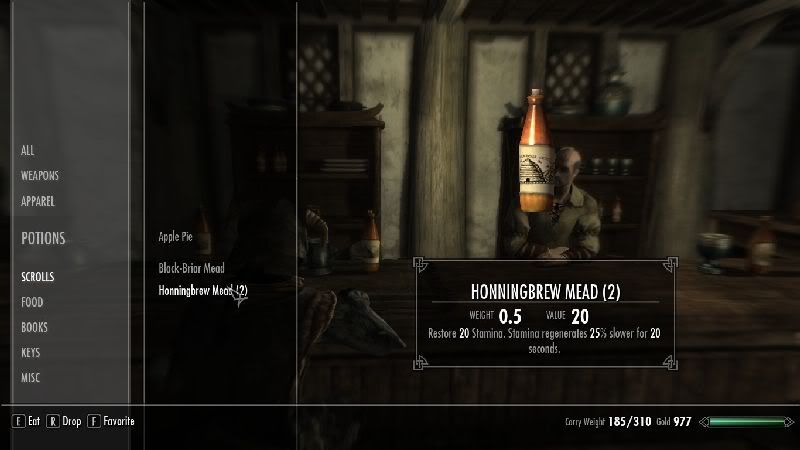Image resolution: width=800 pixels, height=450 pixels.
Task: Choose Black-Briar Mead from the list
Action: [x=191, y=268]
